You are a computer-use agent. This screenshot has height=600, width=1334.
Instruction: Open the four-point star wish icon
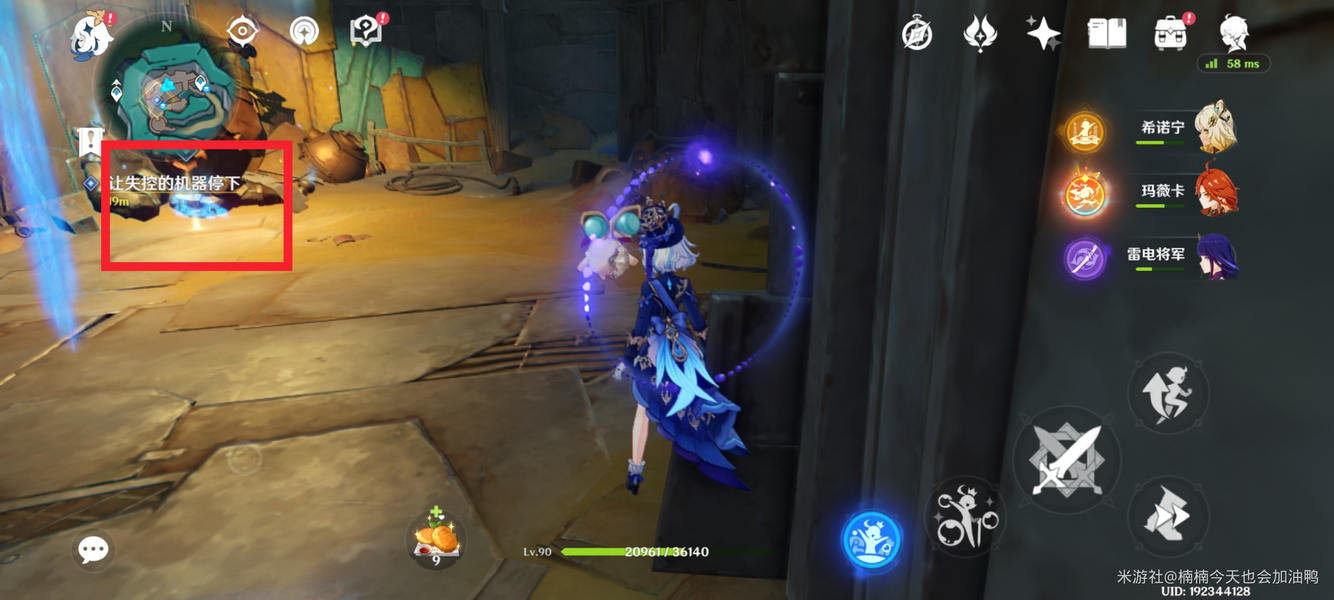click(1043, 33)
